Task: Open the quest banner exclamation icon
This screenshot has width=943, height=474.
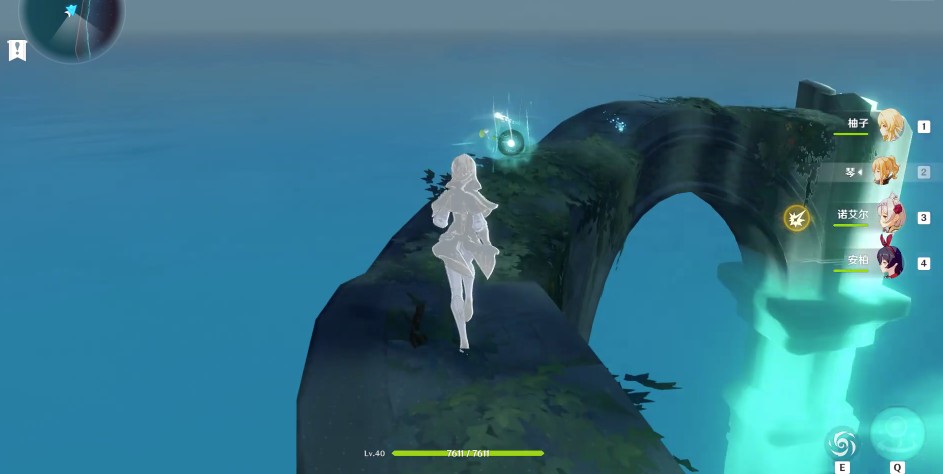Action: click(x=17, y=50)
